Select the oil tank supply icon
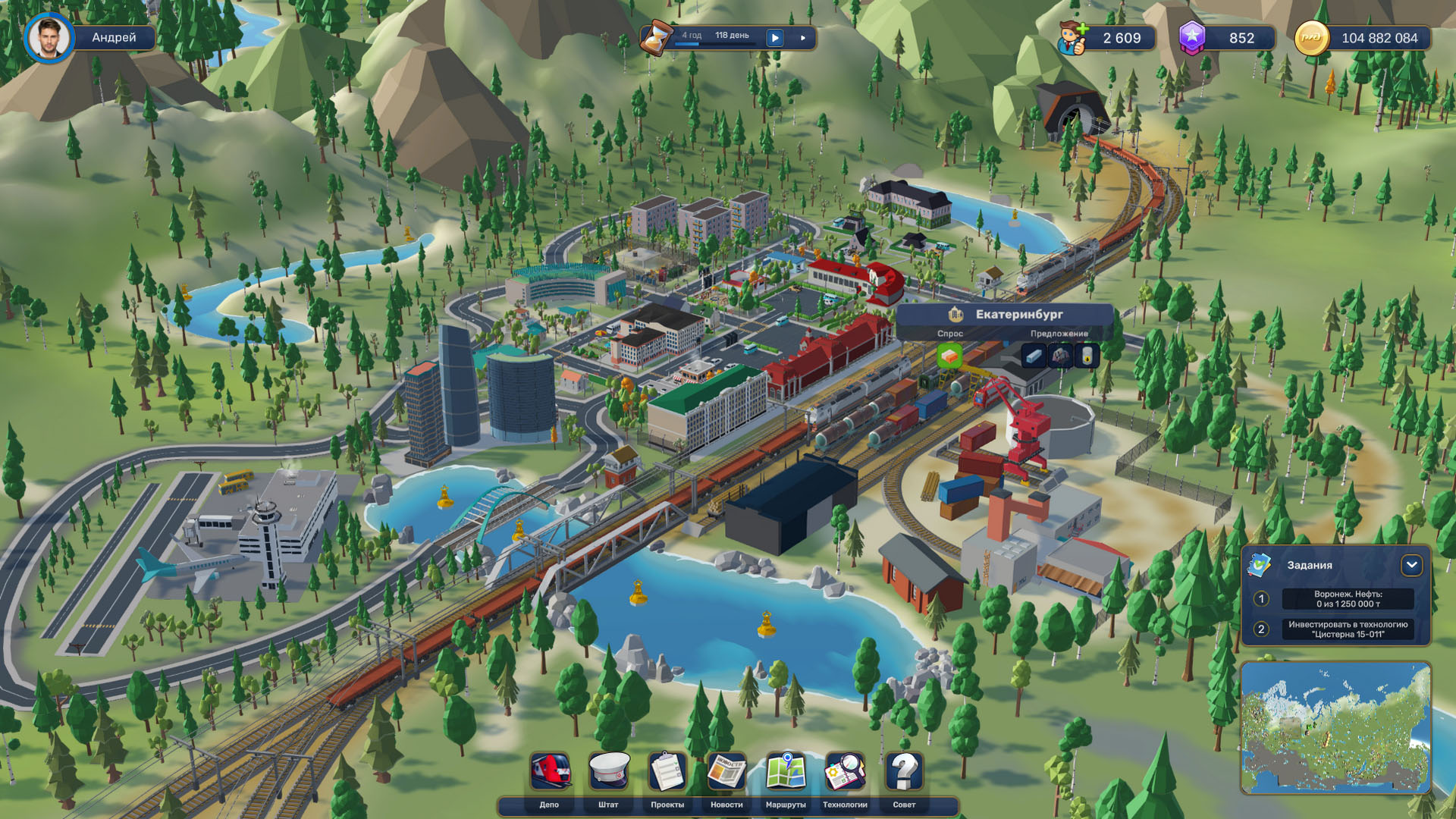1456x819 pixels. click(x=1087, y=356)
